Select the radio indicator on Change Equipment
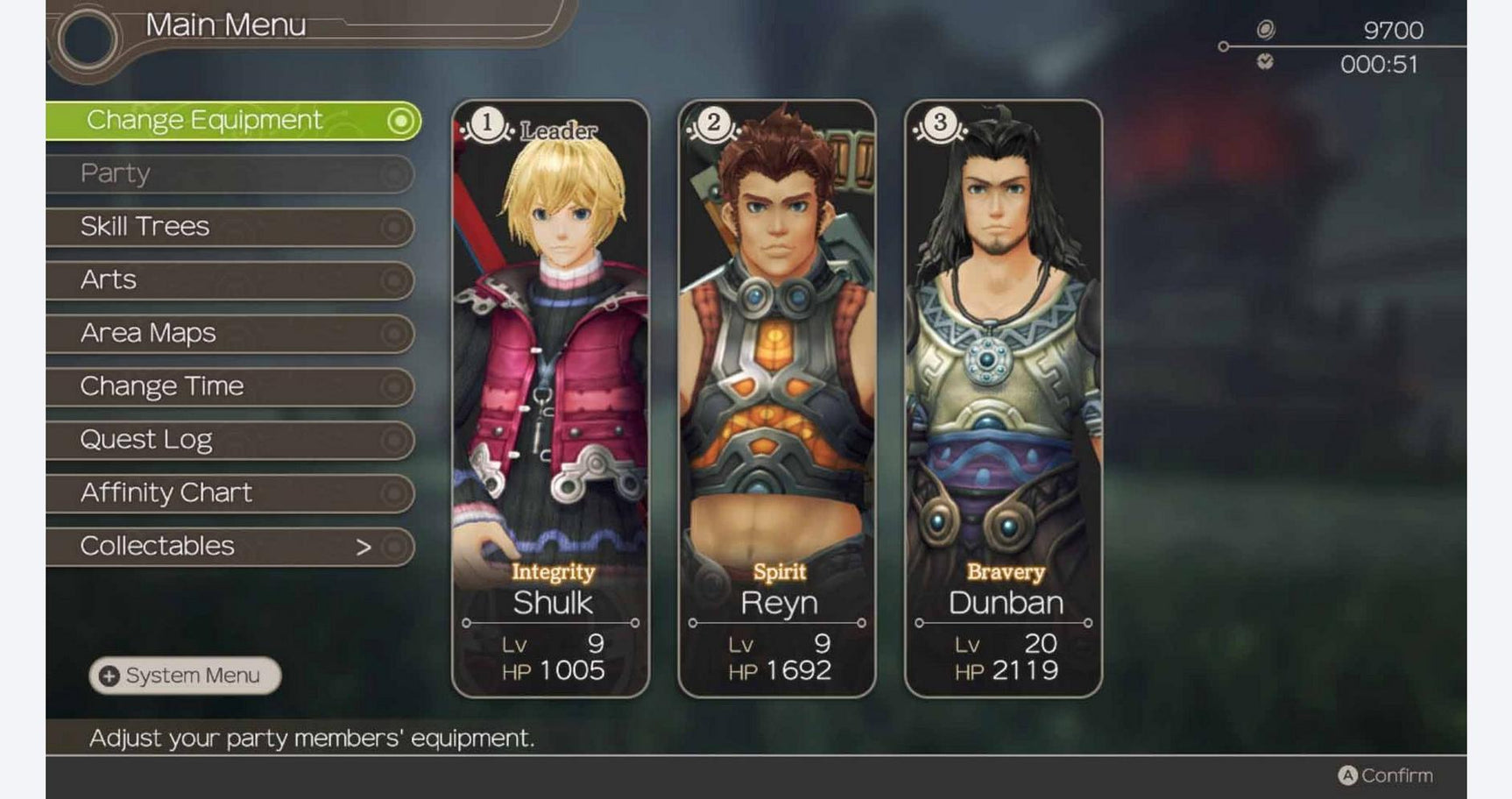The height and width of the screenshot is (799, 1512). click(401, 120)
